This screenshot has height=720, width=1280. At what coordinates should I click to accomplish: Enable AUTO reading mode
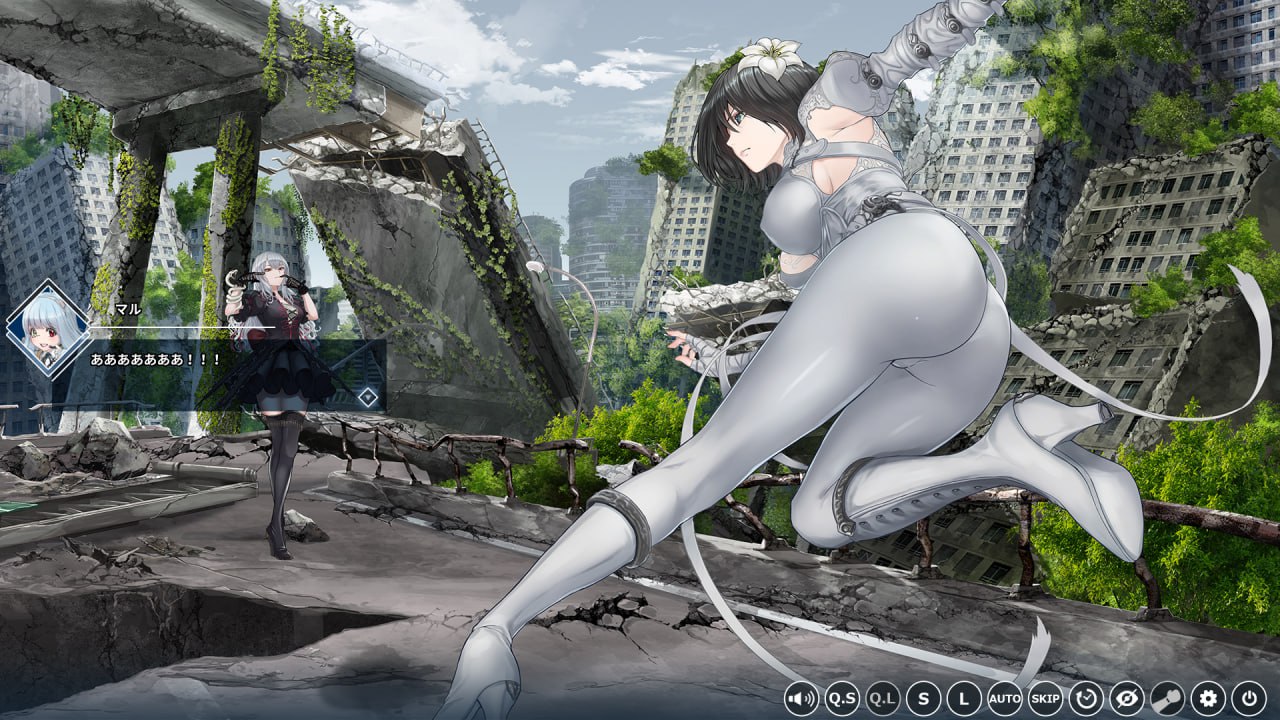1005,700
